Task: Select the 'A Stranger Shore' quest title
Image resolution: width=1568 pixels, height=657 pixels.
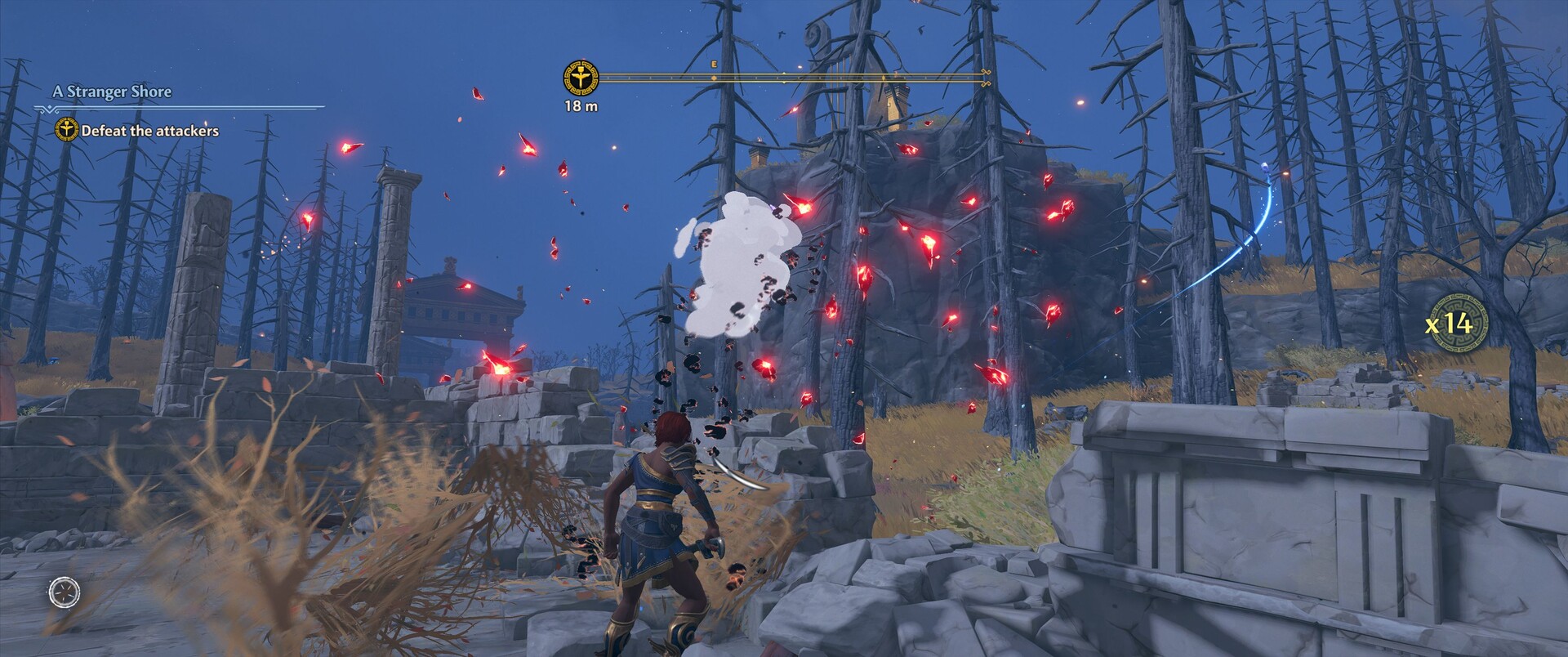Action: coord(112,92)
